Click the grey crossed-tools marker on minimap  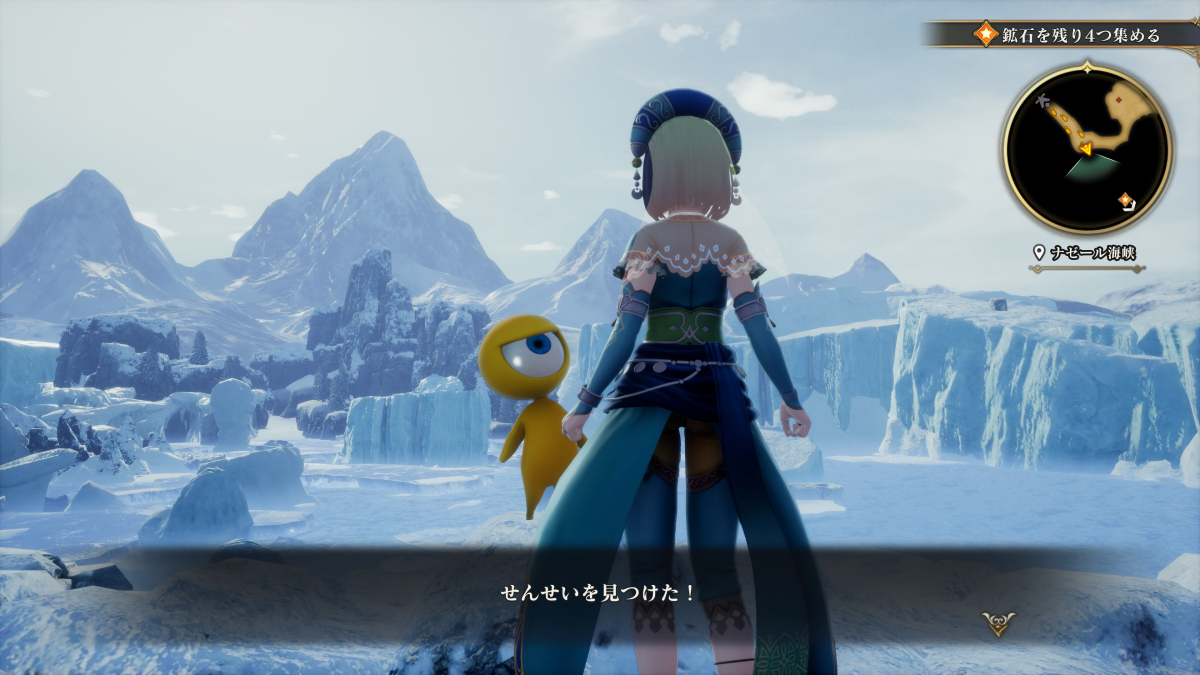click(1044, 101)
